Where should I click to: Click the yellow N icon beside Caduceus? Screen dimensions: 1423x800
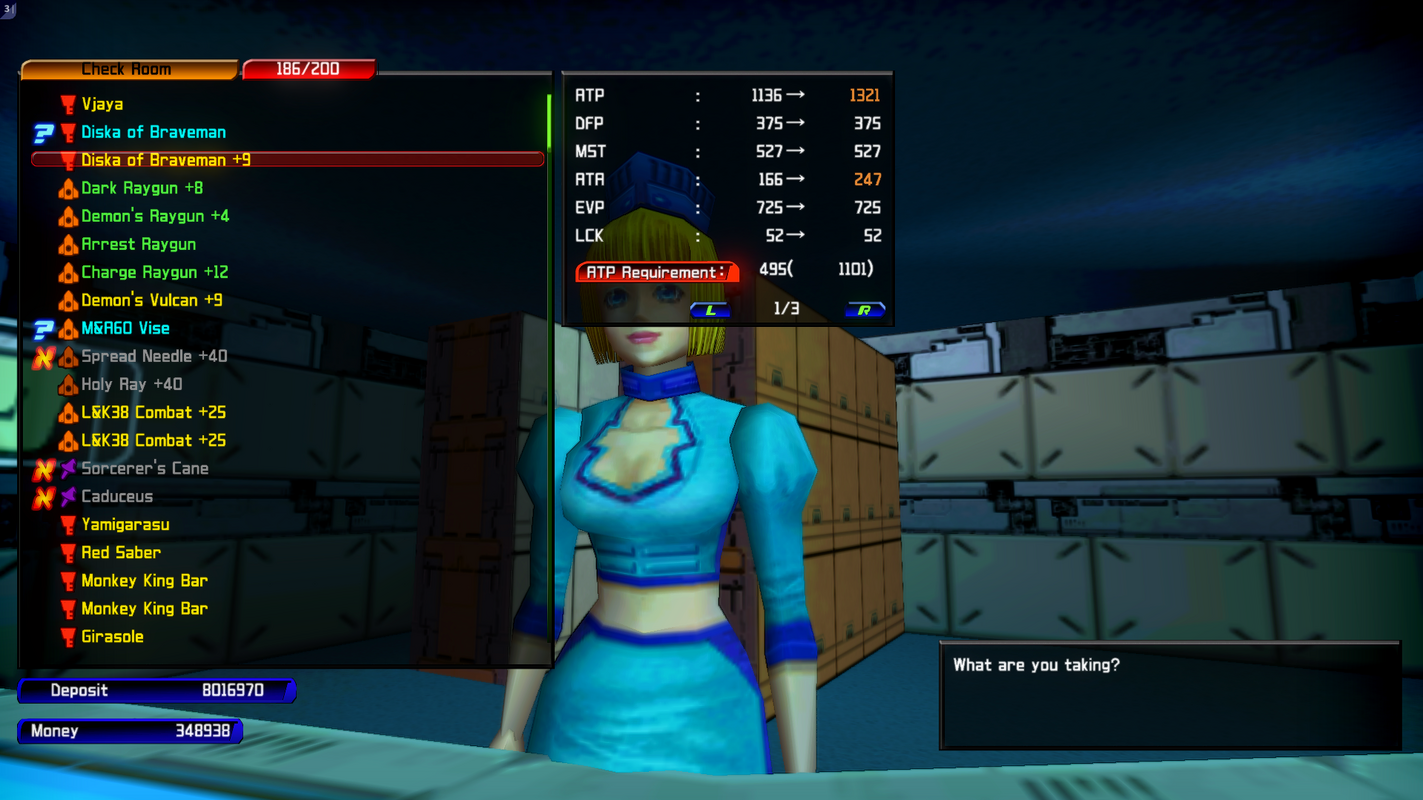pyautogui.click(x=44, y=496)
